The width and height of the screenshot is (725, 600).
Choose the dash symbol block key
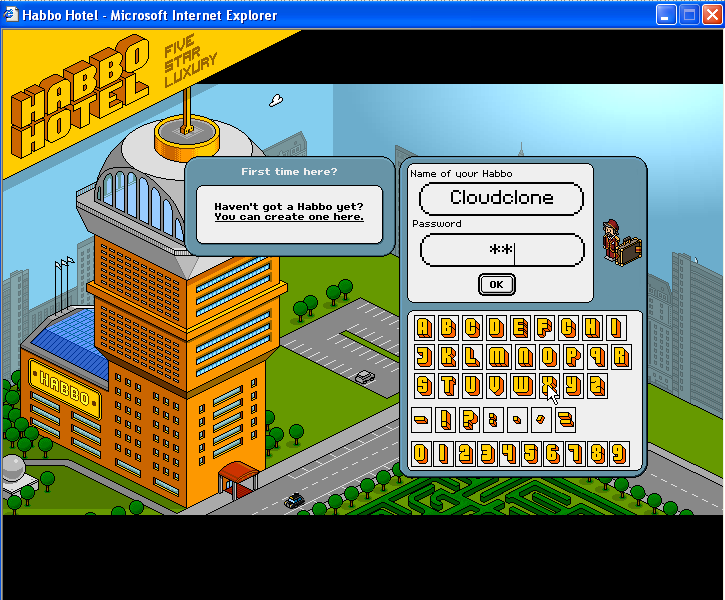pos(421,420)
